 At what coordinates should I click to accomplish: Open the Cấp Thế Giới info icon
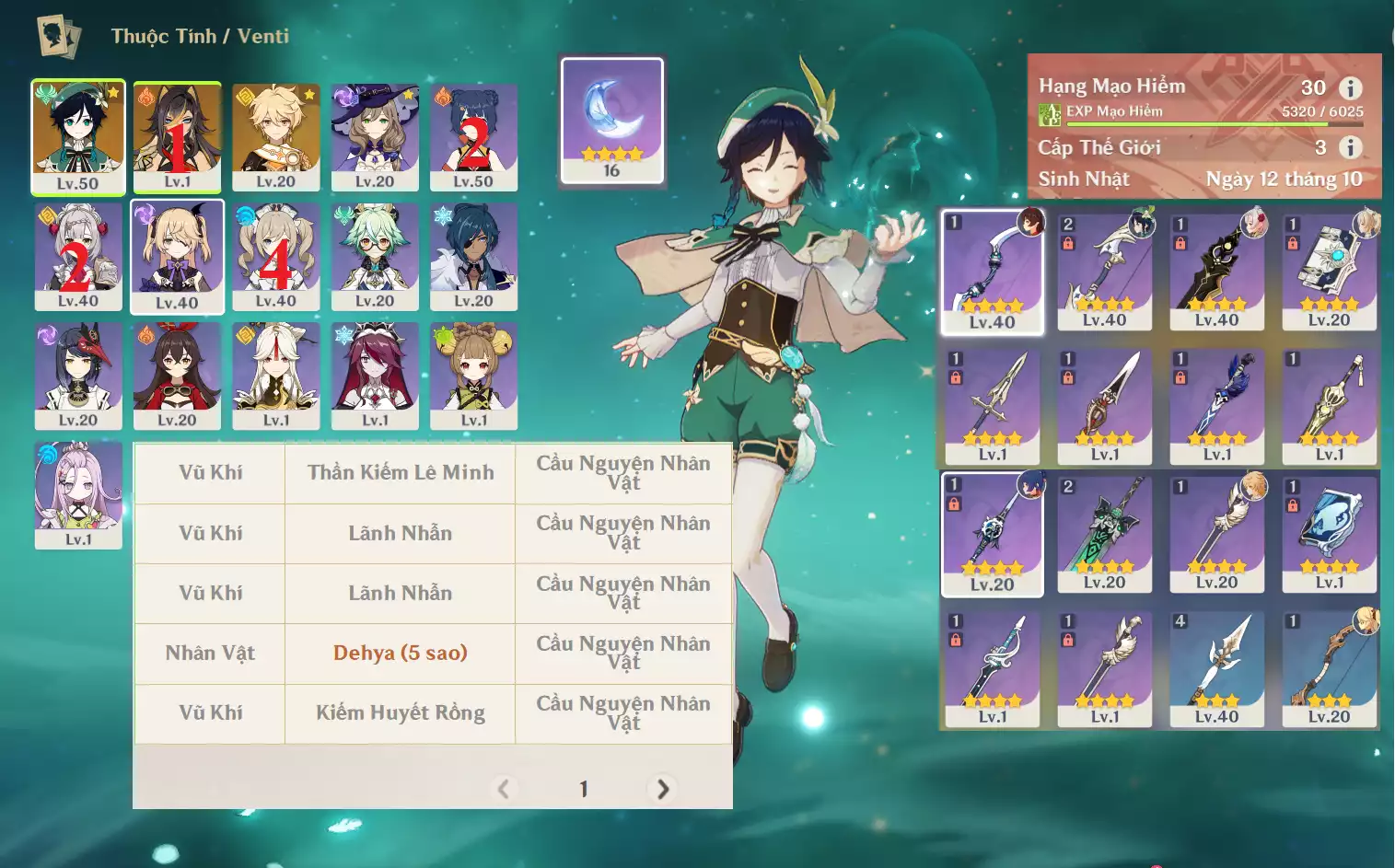[x=1351, y=147]
